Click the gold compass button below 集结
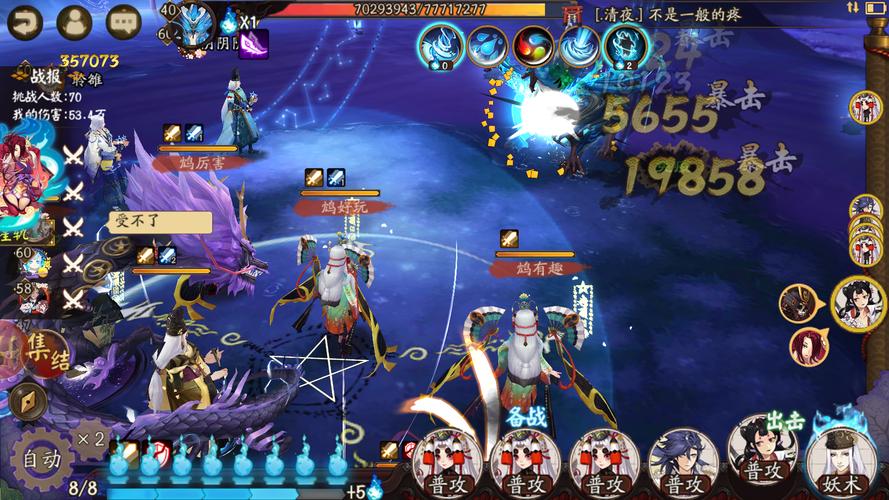 [x=28, y=401]
